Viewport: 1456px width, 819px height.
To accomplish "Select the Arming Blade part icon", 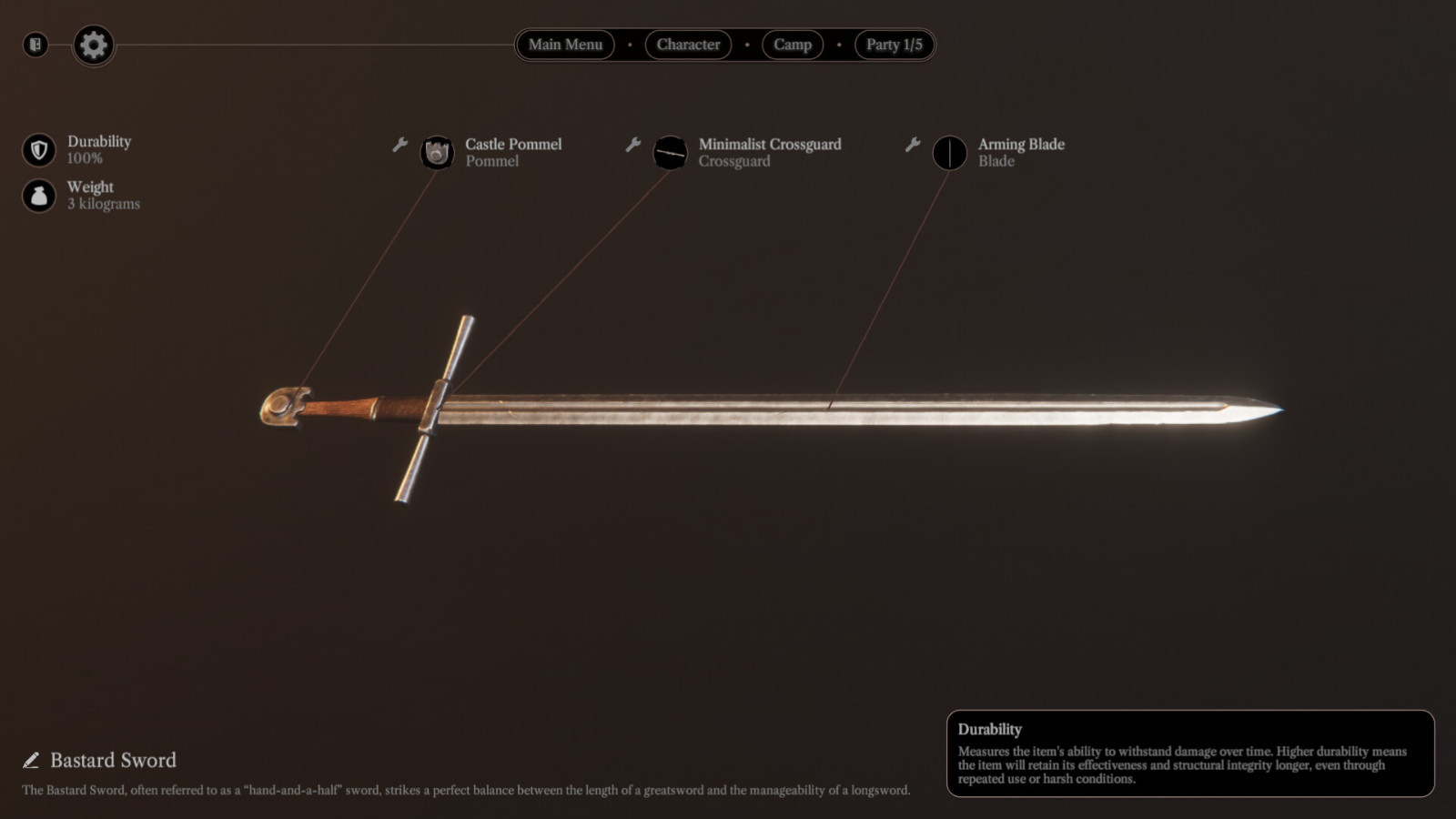I will click(950, 152).
